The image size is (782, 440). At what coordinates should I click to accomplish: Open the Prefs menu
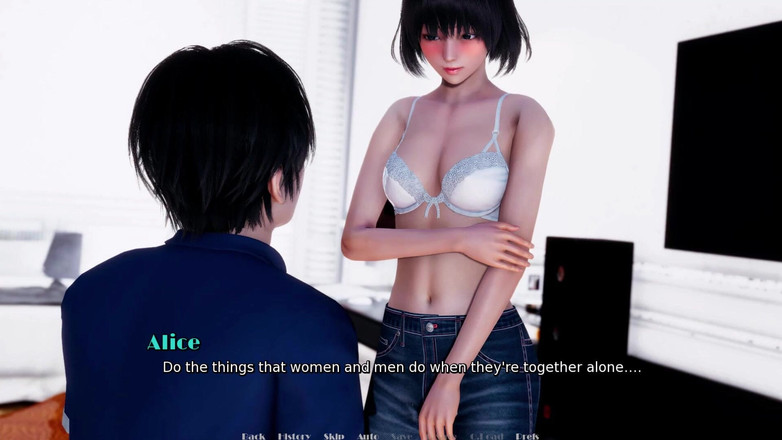click(527, 436)
